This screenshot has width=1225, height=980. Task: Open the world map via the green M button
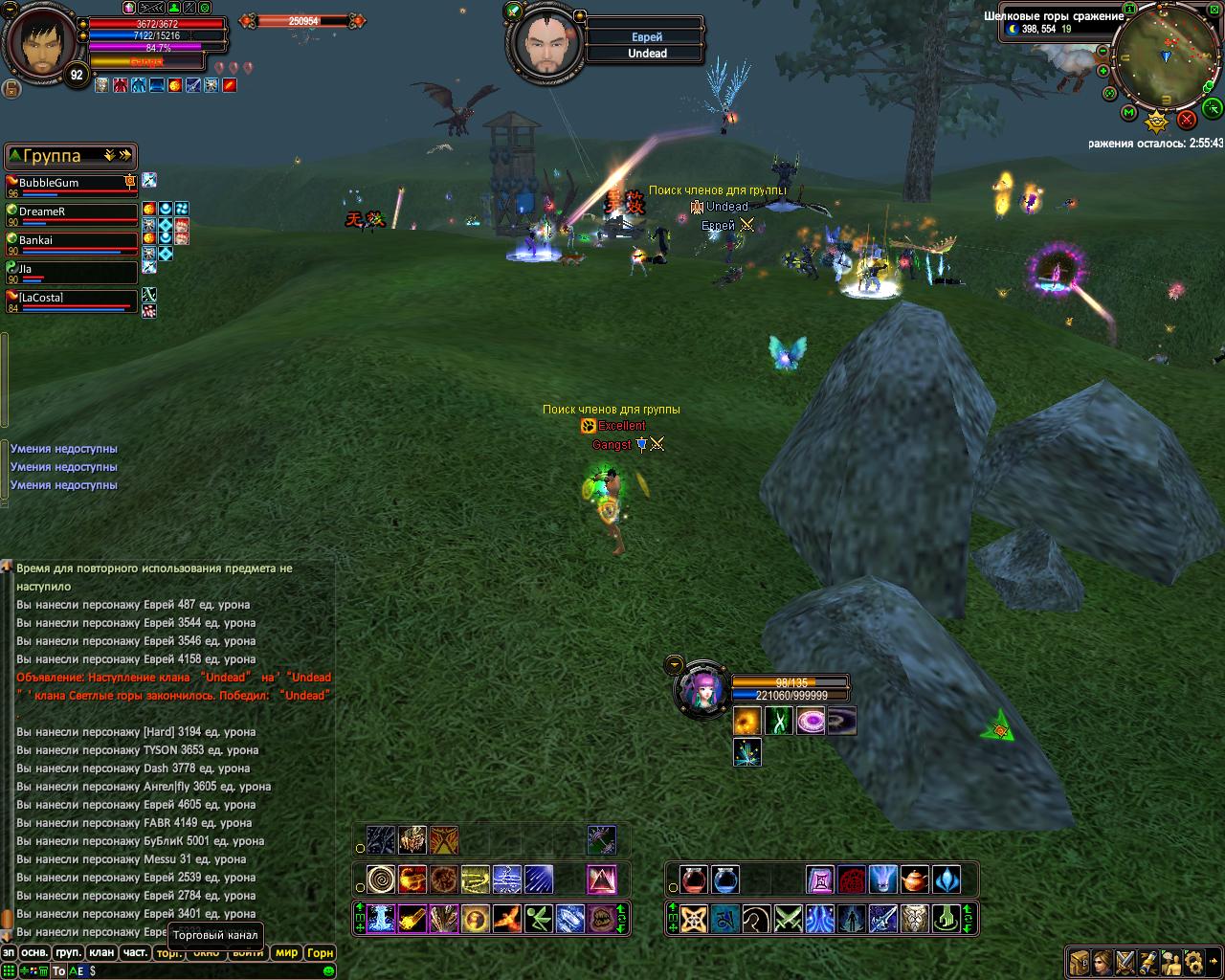point(1129,113)
